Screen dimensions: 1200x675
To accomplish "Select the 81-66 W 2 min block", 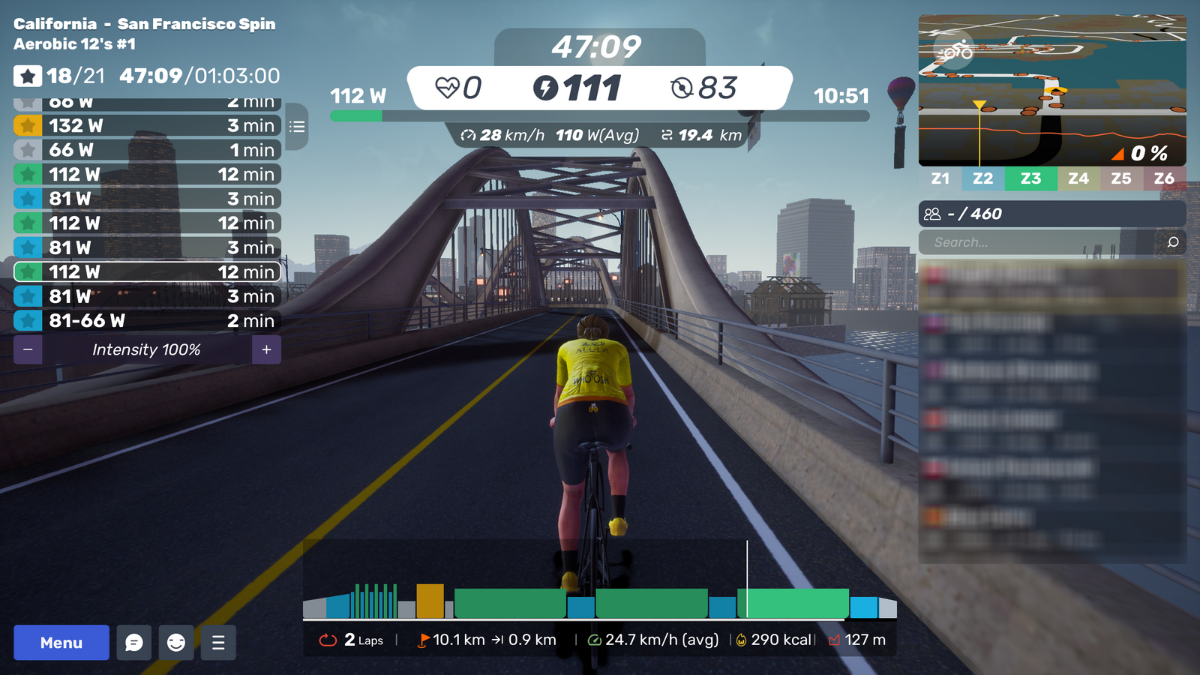I will point(146,321).
